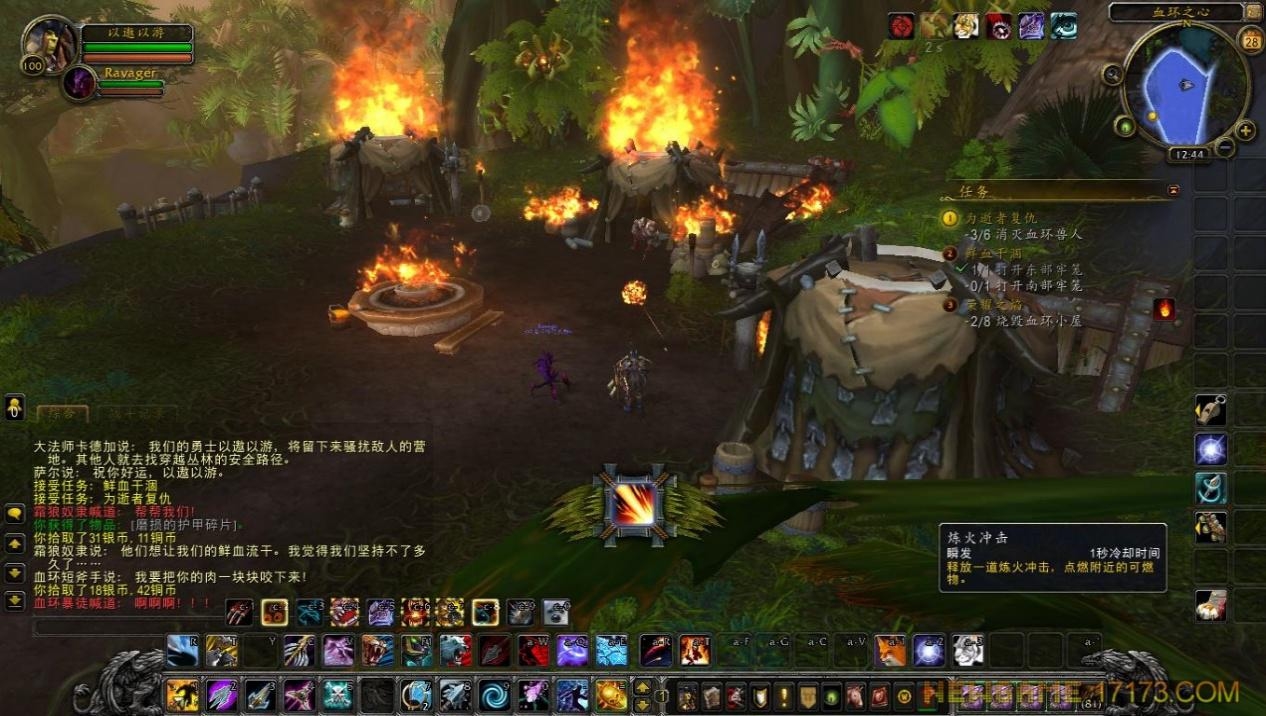The height and width of the screenshot is (716, 1266).
Task: Open the calendar showing day 28
Action: point(1250,41)
